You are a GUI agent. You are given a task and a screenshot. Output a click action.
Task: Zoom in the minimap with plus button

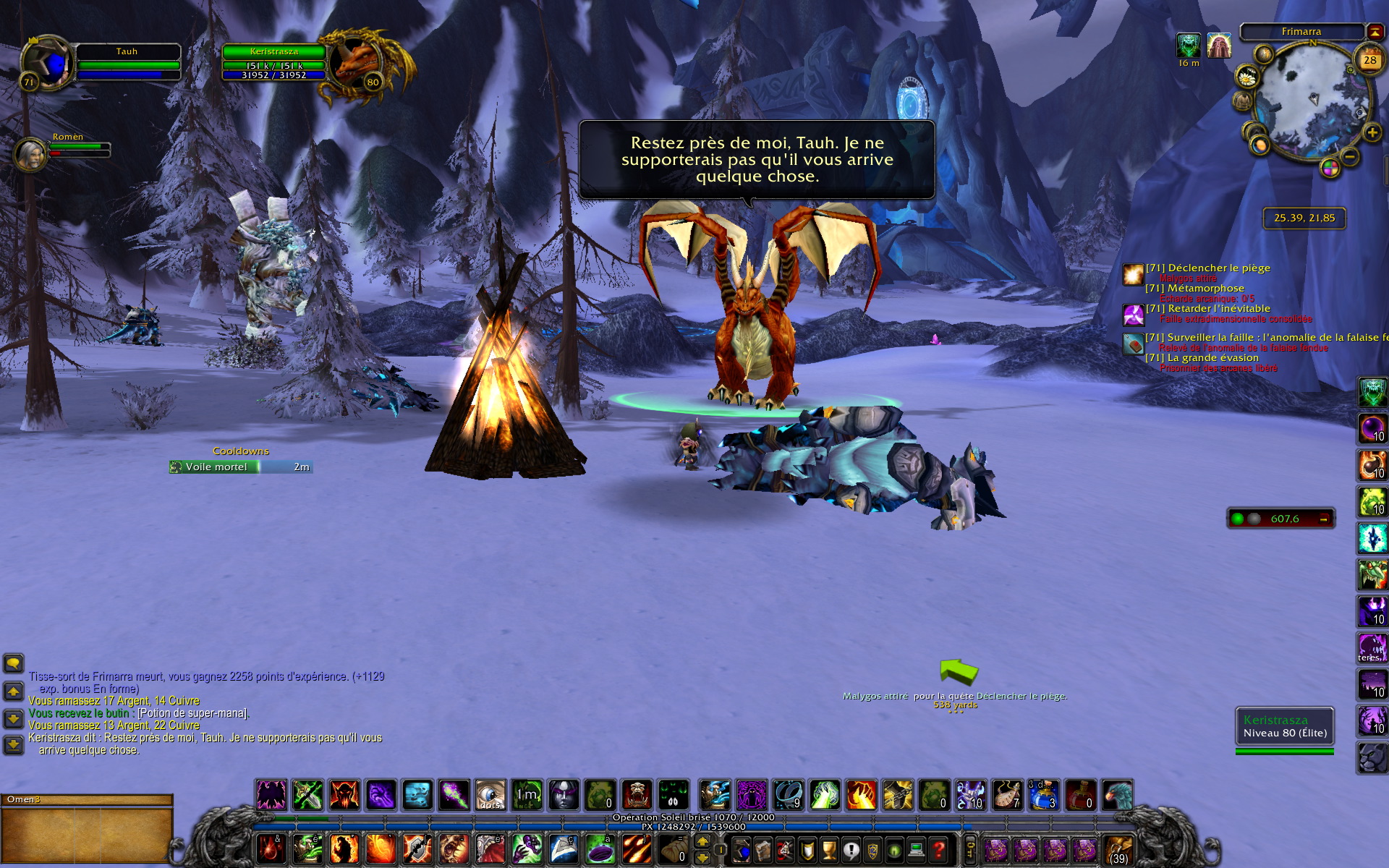1372,132
